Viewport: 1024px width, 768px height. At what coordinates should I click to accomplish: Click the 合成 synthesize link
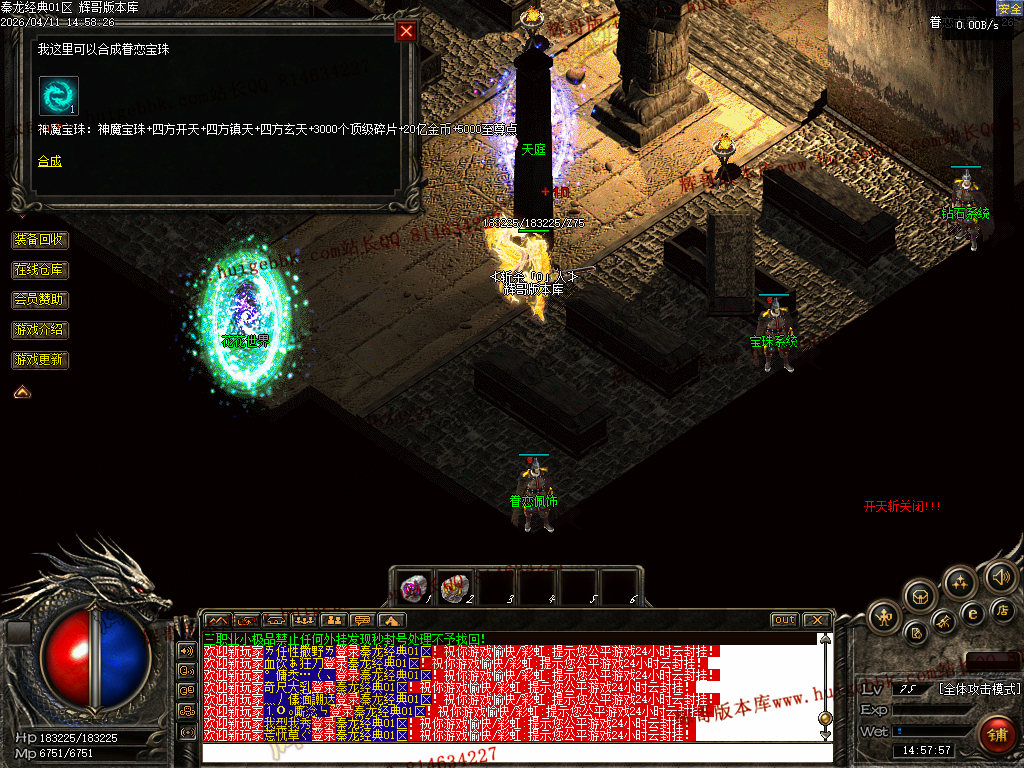coord(50,160)
